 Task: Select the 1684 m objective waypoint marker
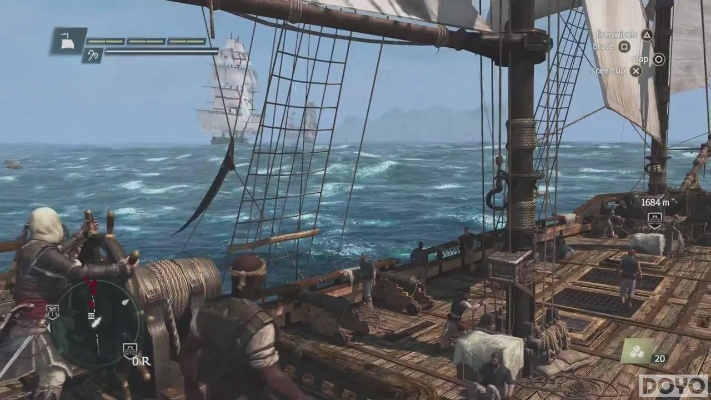655,218
